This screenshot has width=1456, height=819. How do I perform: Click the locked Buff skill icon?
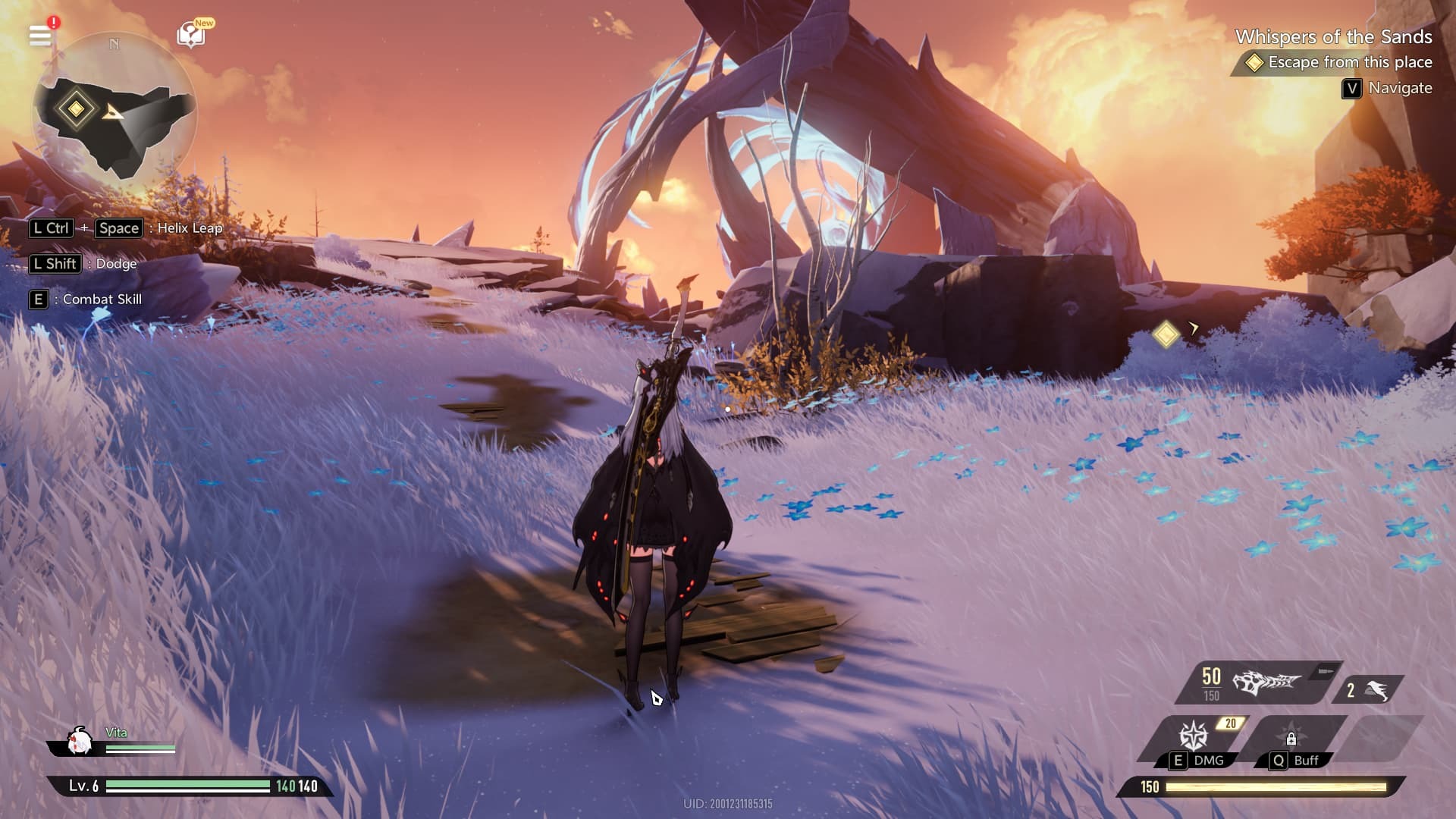(1291, 738)
